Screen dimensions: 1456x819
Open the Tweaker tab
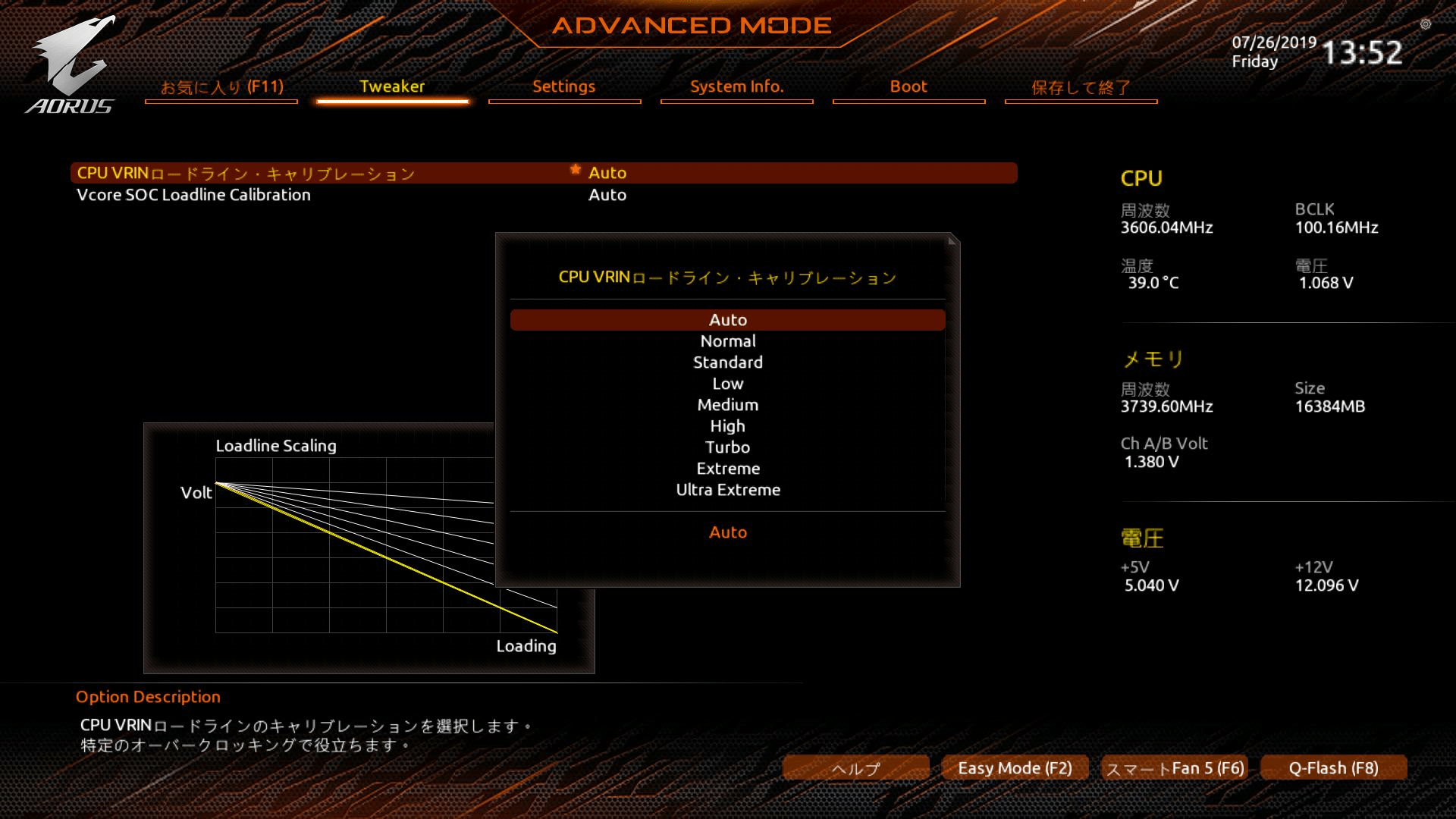[392, 87]
